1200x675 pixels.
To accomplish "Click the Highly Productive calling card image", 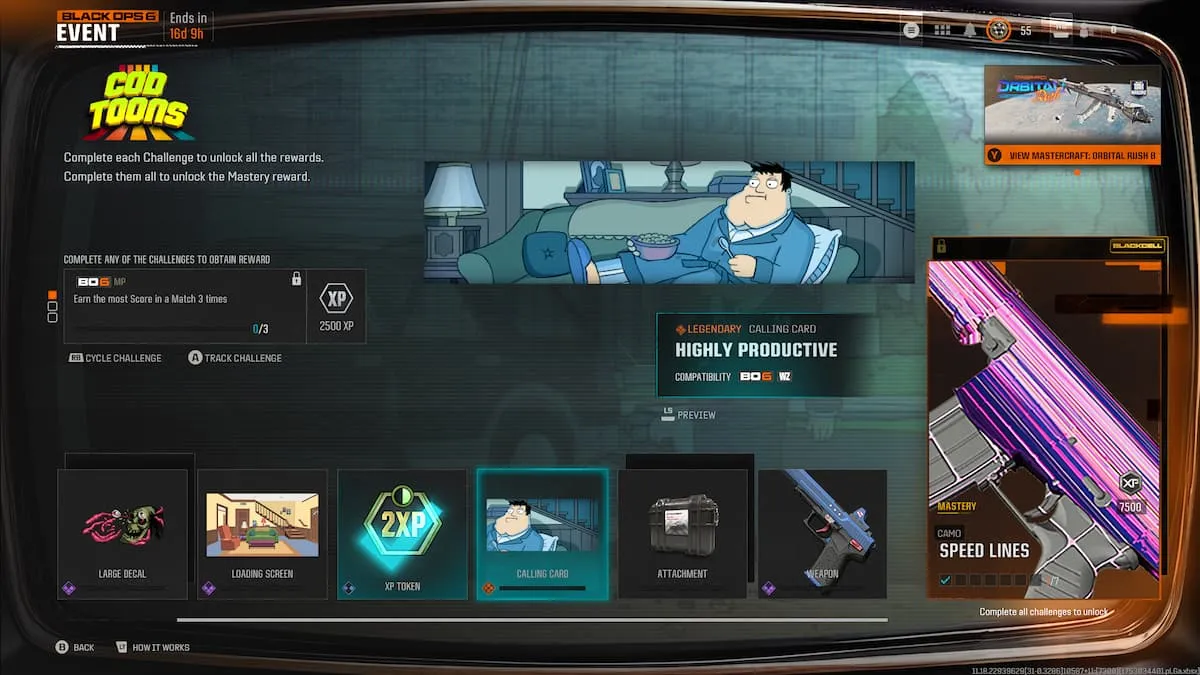I will 669,222.
